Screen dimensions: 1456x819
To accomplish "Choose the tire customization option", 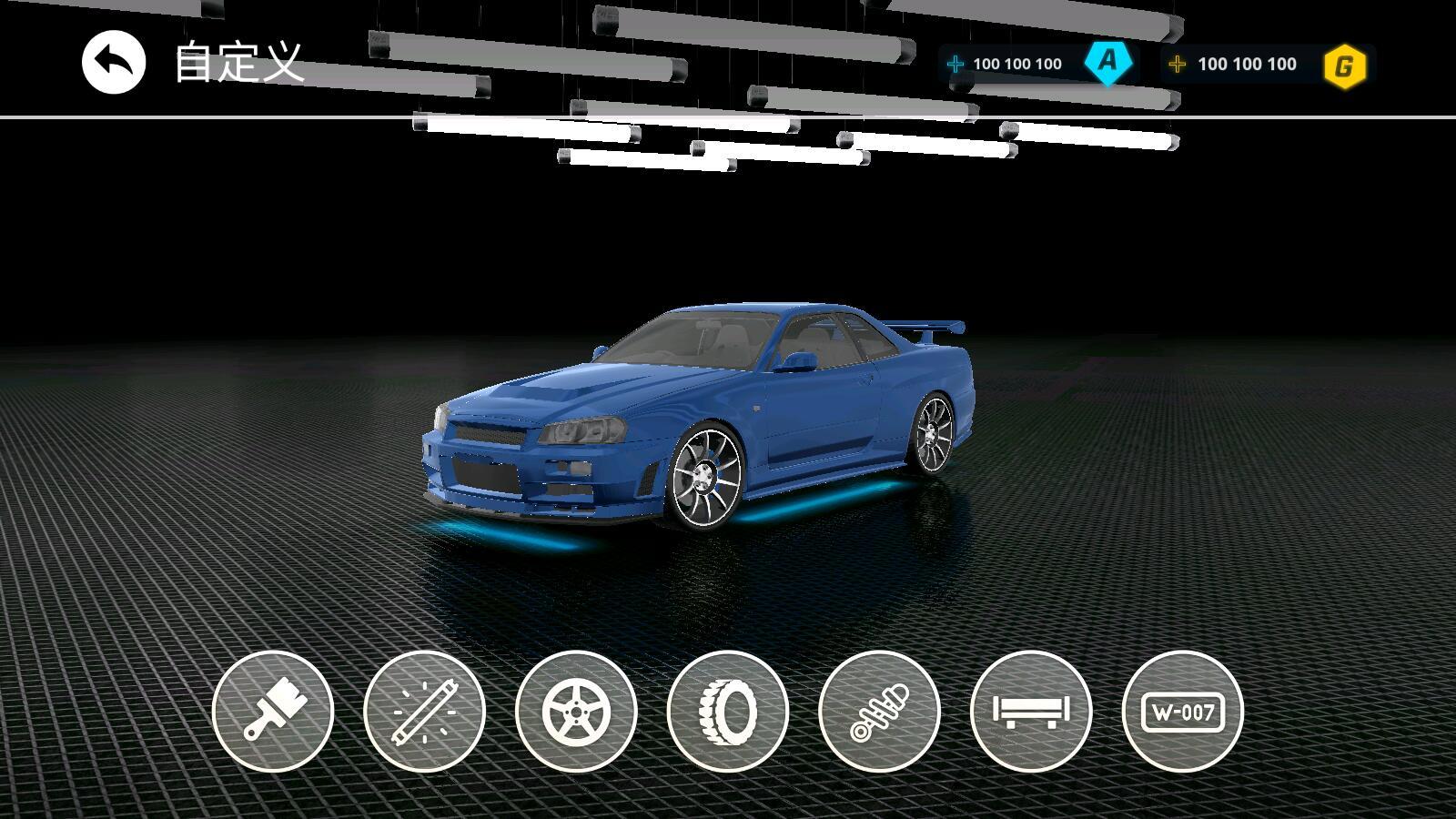I will click(x=727, y=711).
